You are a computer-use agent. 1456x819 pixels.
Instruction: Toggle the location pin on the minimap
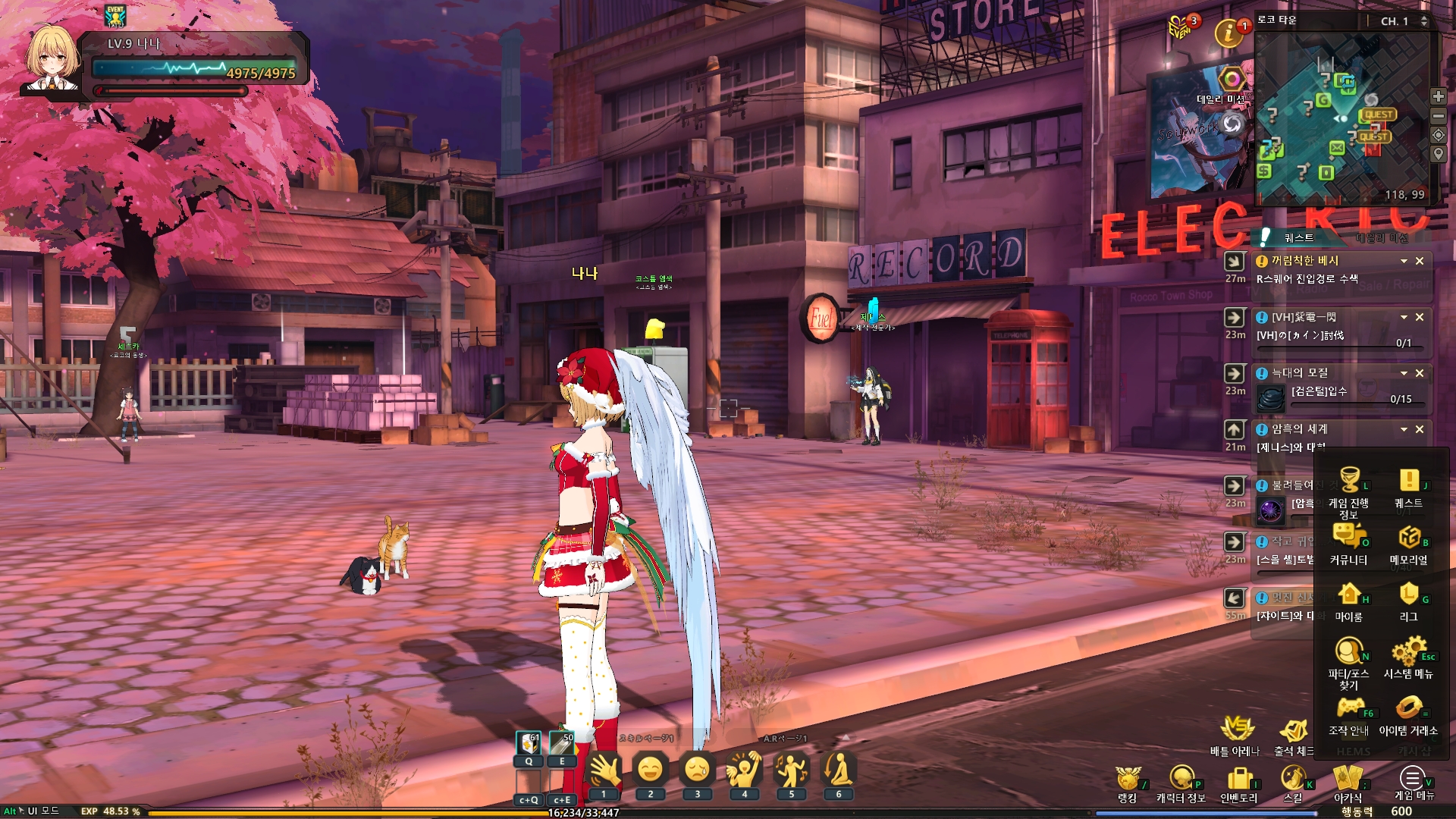click(x=1438, y=154)
